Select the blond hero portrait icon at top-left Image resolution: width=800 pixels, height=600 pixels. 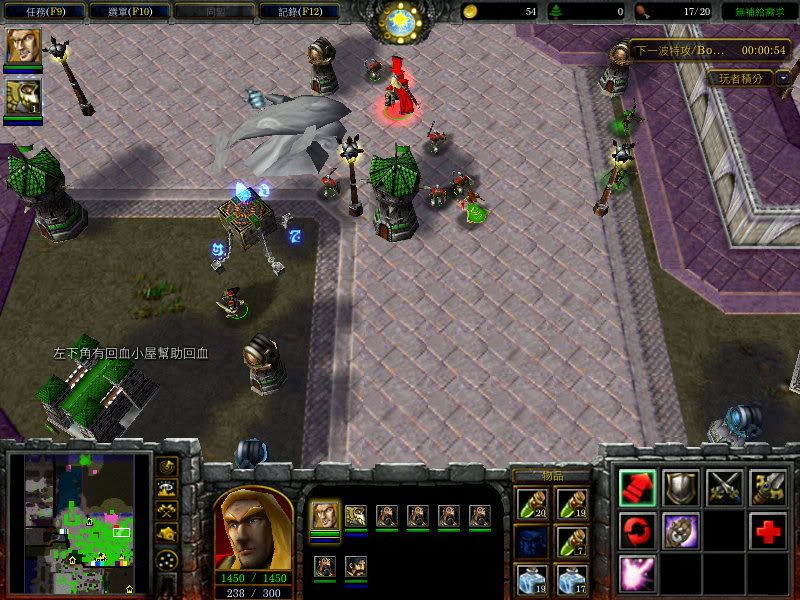[x=21, y=47]
